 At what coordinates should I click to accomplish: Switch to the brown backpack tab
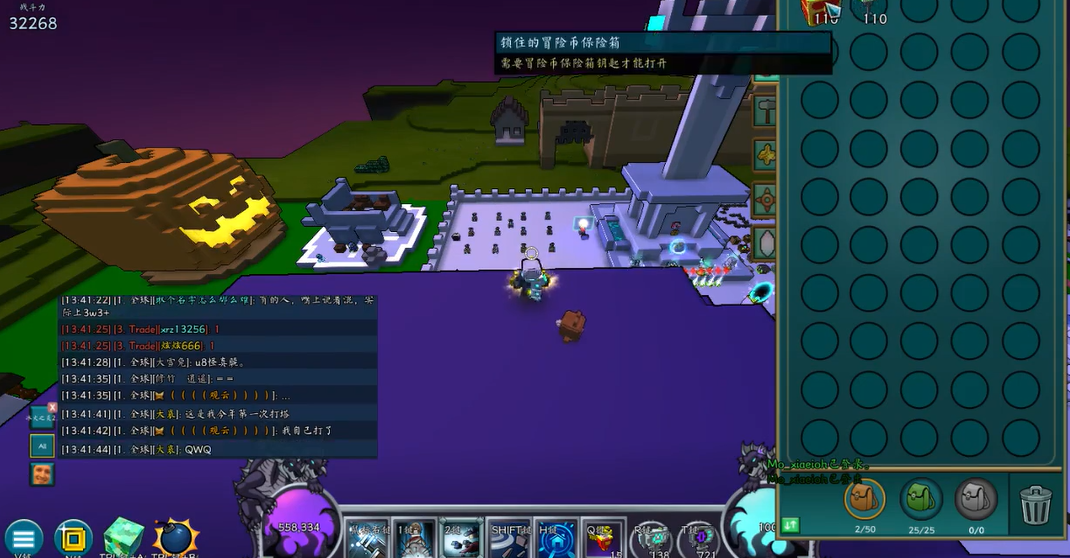pos(864,499)
